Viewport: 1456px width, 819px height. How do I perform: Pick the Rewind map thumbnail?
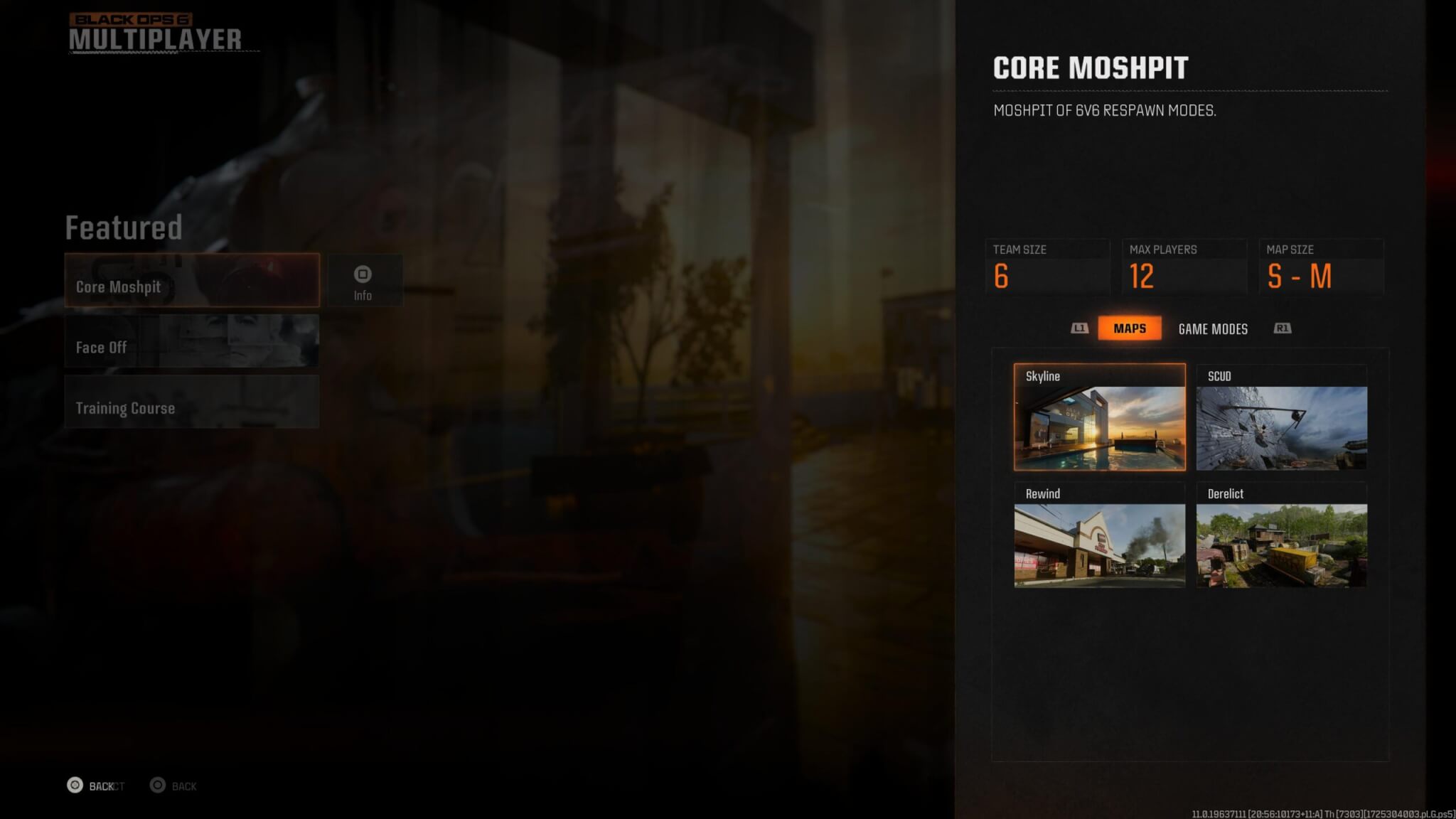(x=1099, y=535)
